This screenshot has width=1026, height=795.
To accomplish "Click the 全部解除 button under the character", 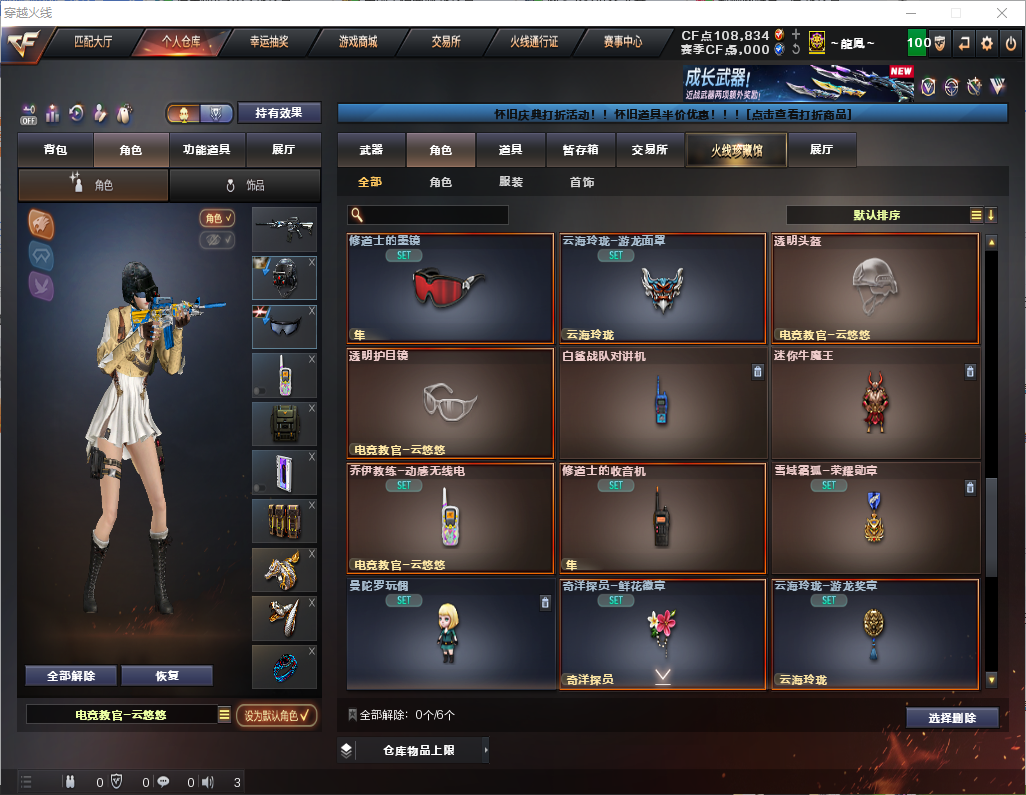I will click(71, 676).
